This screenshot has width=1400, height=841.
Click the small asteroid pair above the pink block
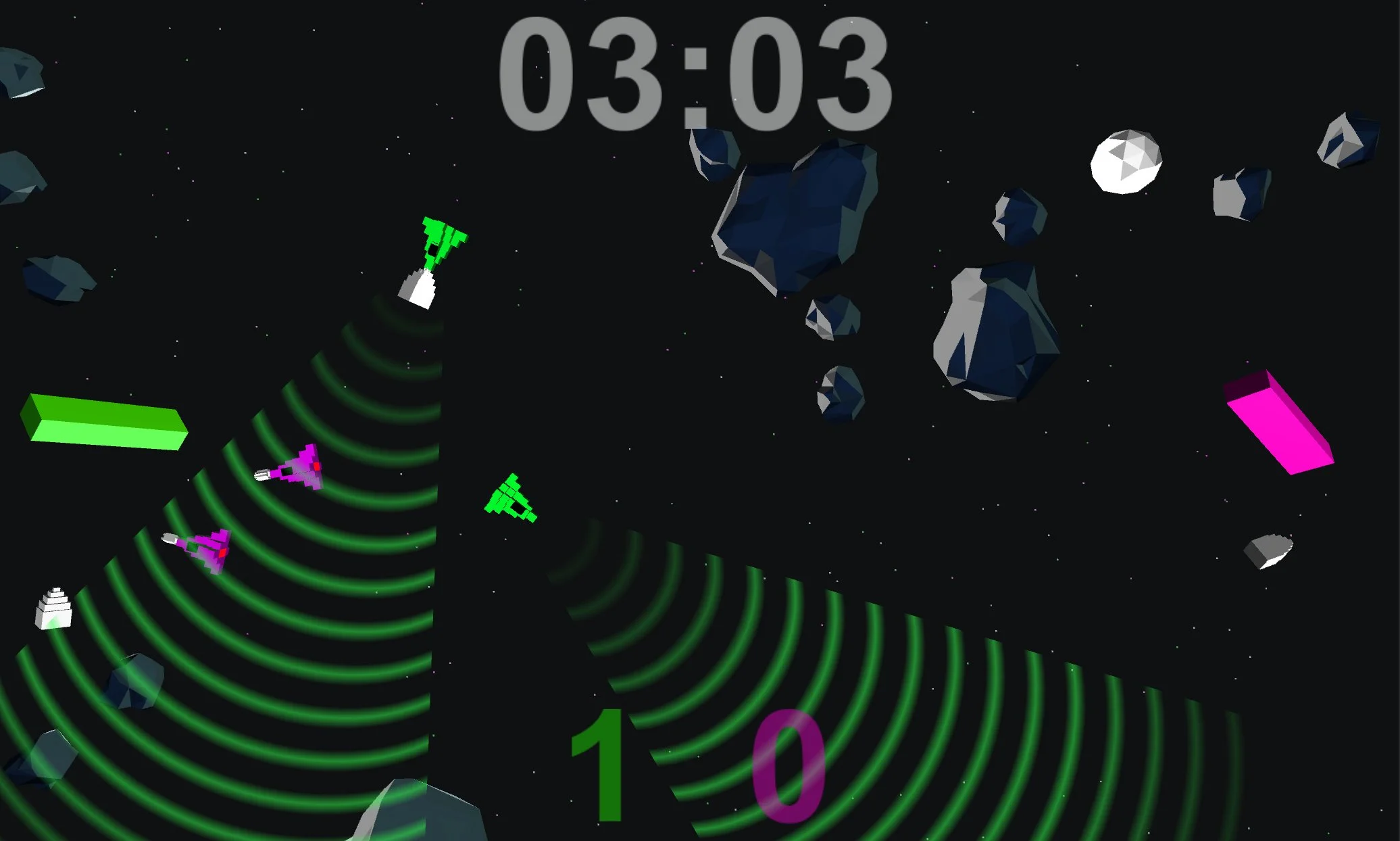tap(1243, 196)
